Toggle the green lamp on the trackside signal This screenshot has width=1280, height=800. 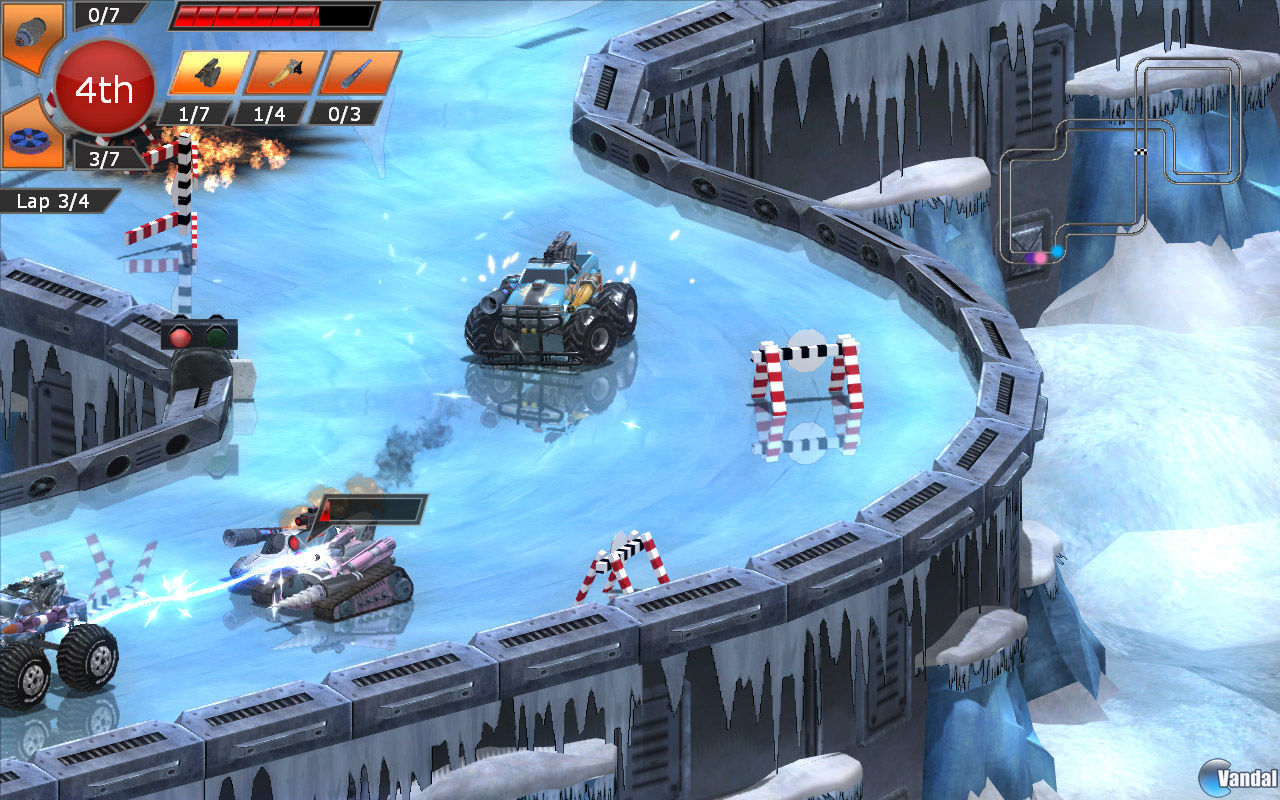coord(216,336)
